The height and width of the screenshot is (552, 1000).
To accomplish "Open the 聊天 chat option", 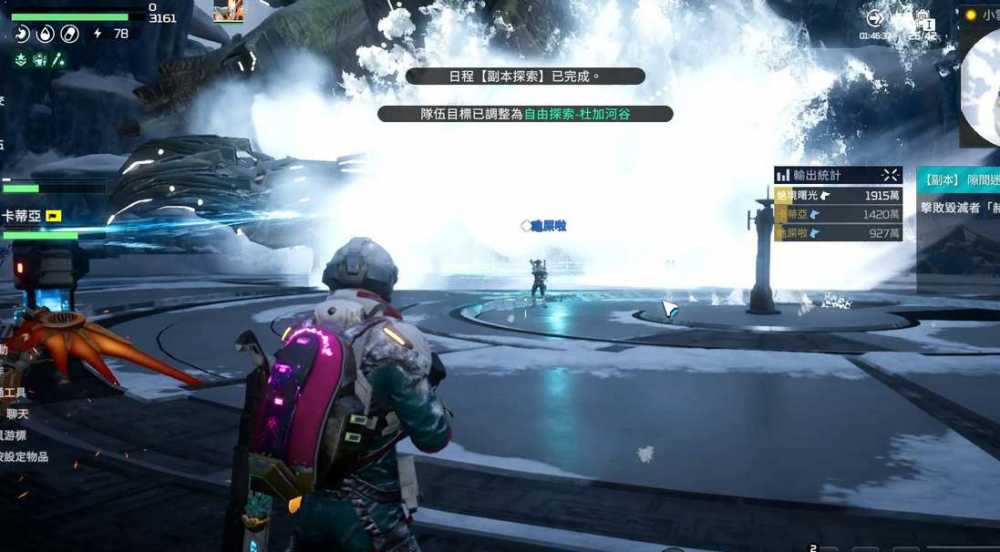I will 17,414.
